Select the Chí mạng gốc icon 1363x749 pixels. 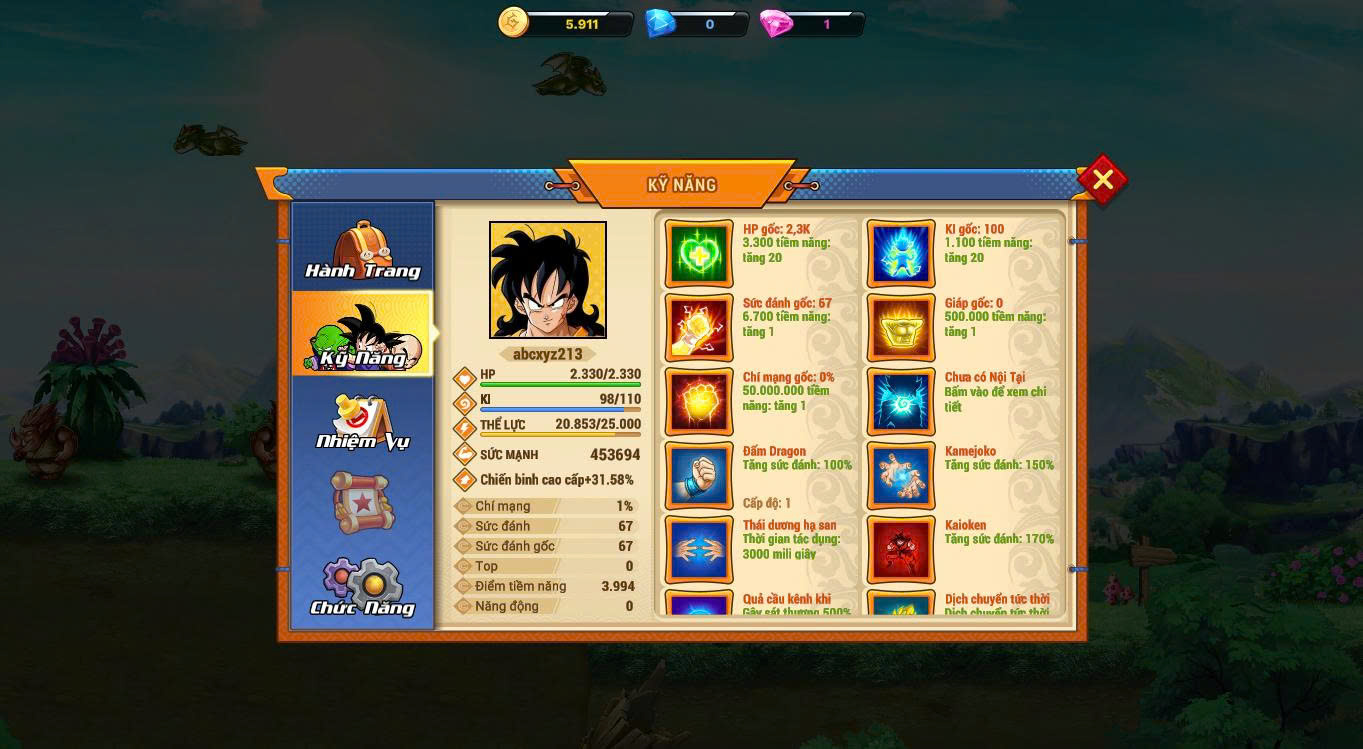coord(699,402)
